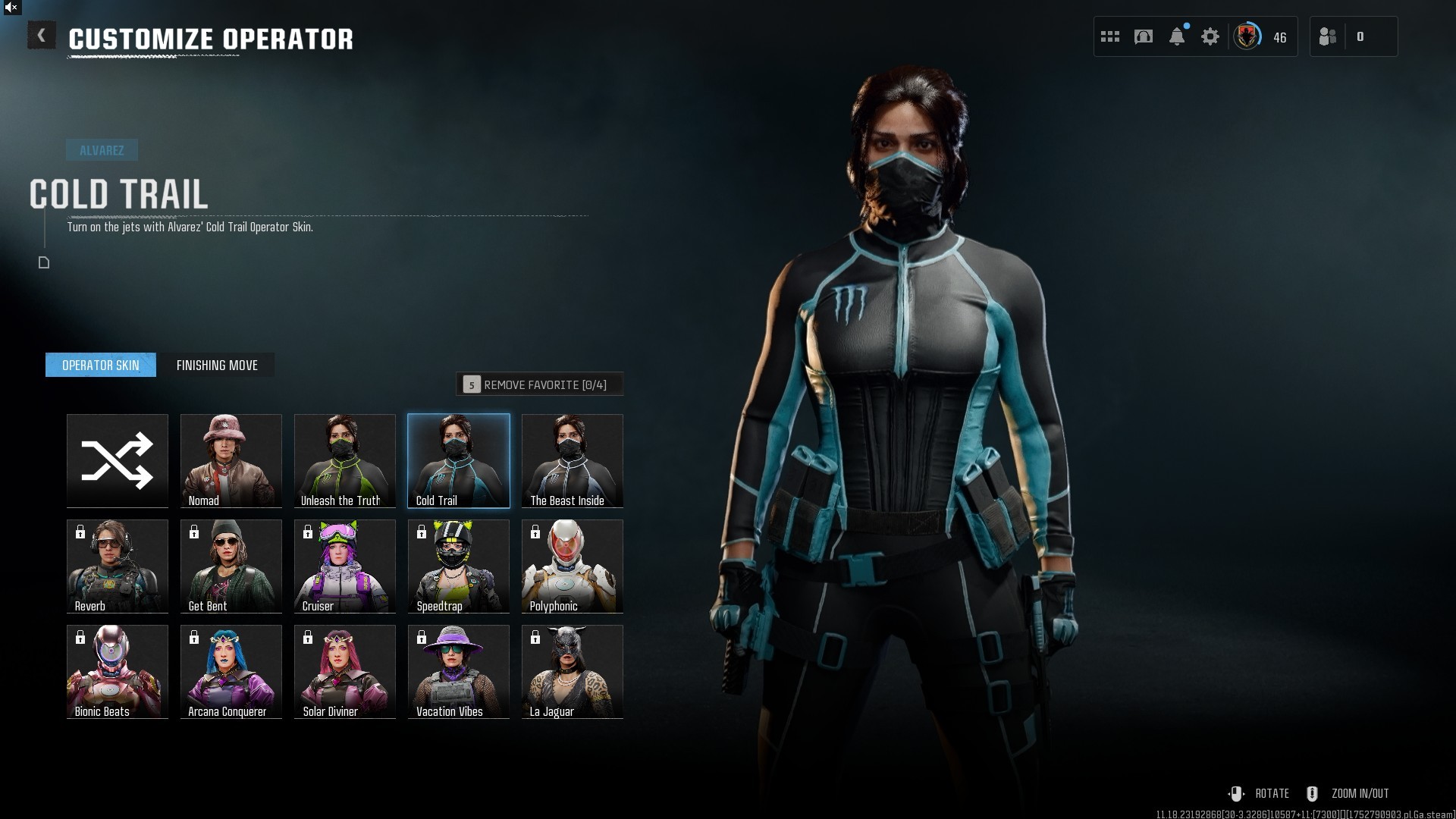The height and width of the screenshot is (819, 1456).
Task: Preview the Get Bent skin
Action: click(231, 566)
